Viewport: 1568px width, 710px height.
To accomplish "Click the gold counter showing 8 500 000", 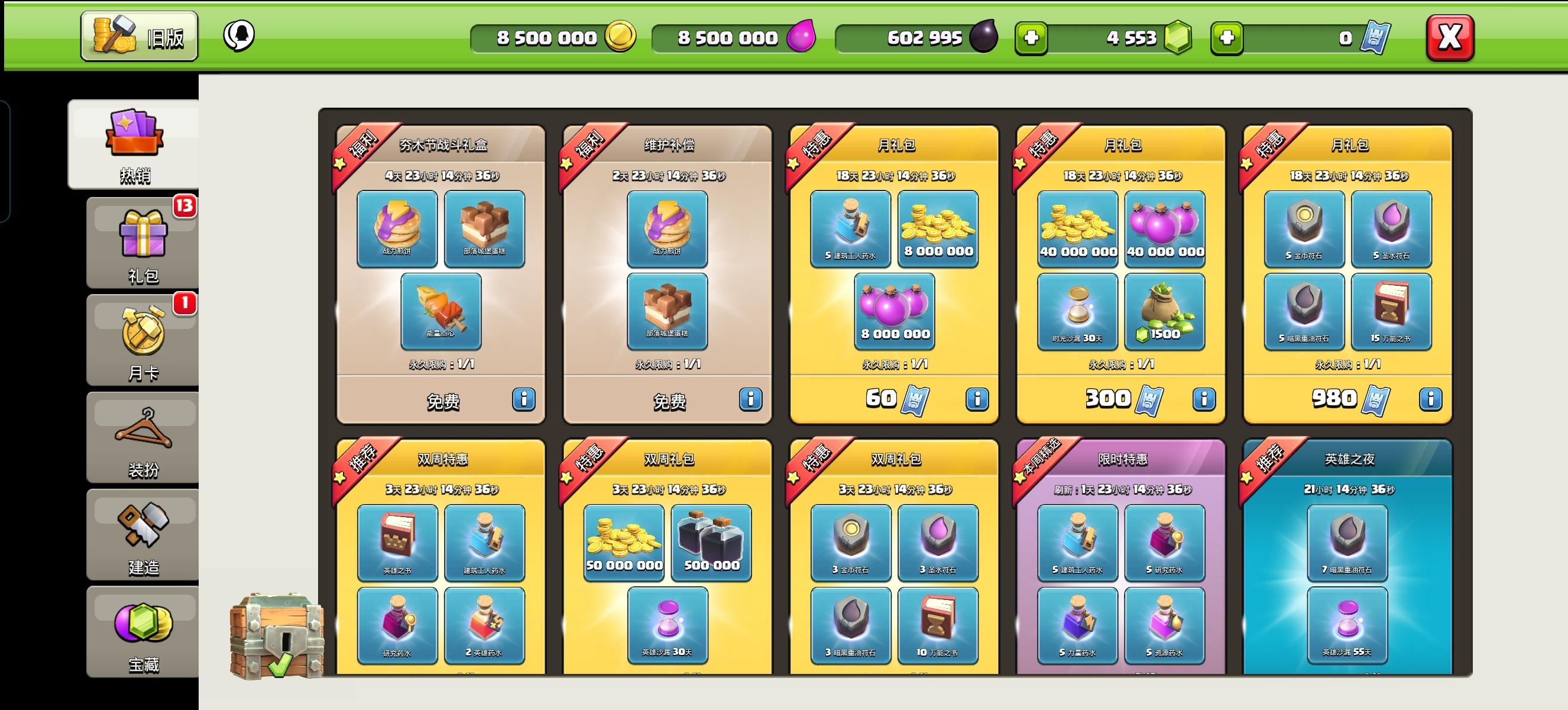I will click(x=554, y=38).
